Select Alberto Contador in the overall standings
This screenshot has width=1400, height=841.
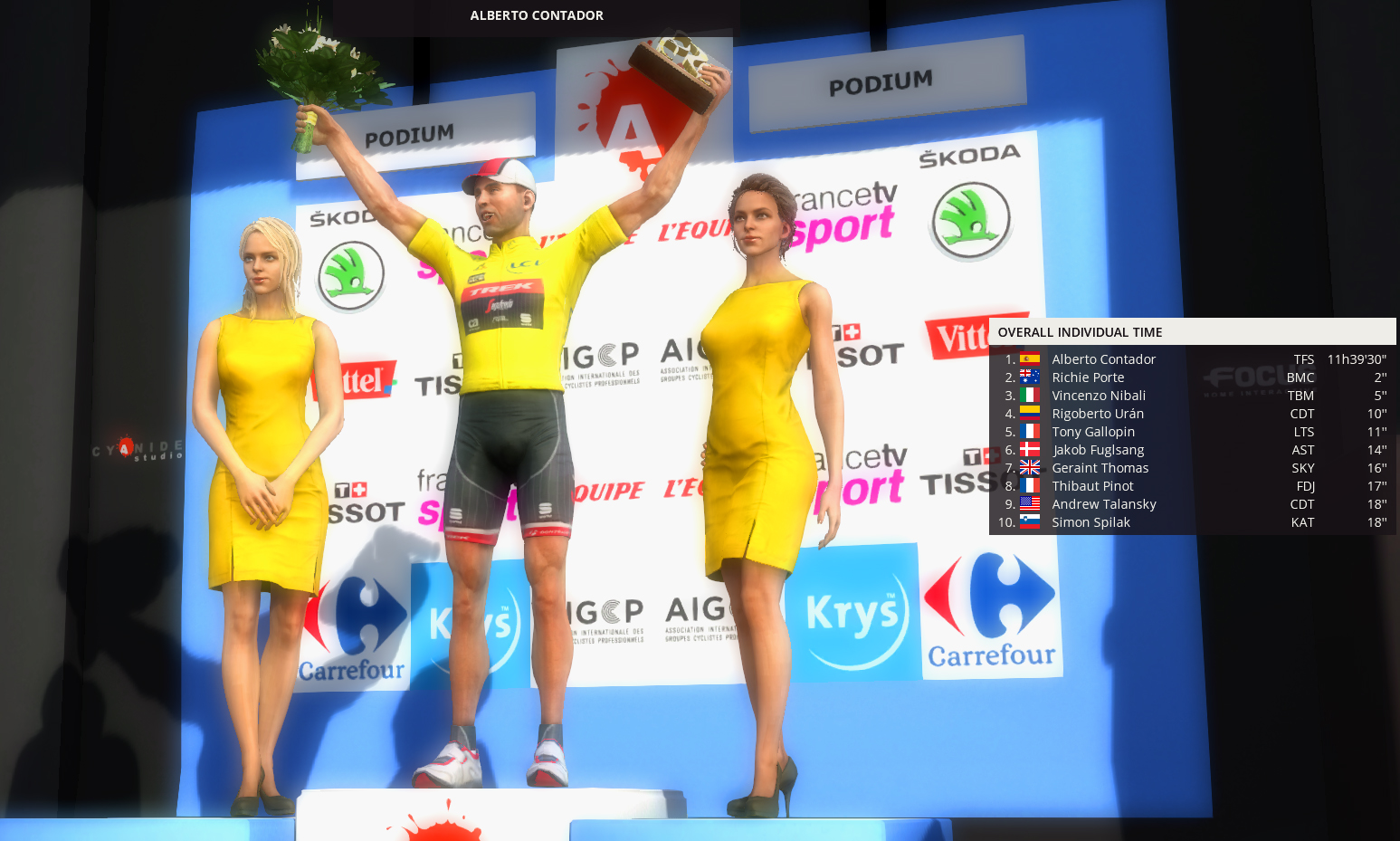pyautogui.click(x=1103, y=359)
